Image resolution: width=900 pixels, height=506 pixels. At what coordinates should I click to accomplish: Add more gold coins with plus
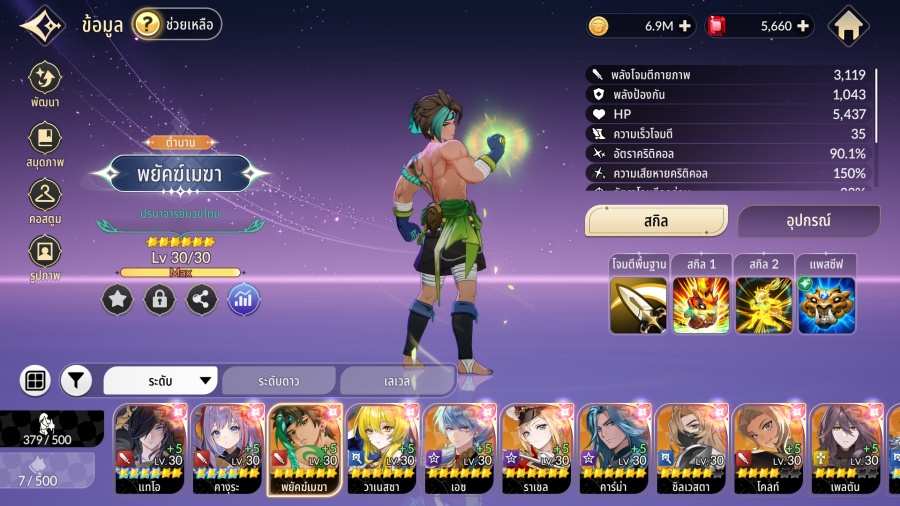coord(684,26)
